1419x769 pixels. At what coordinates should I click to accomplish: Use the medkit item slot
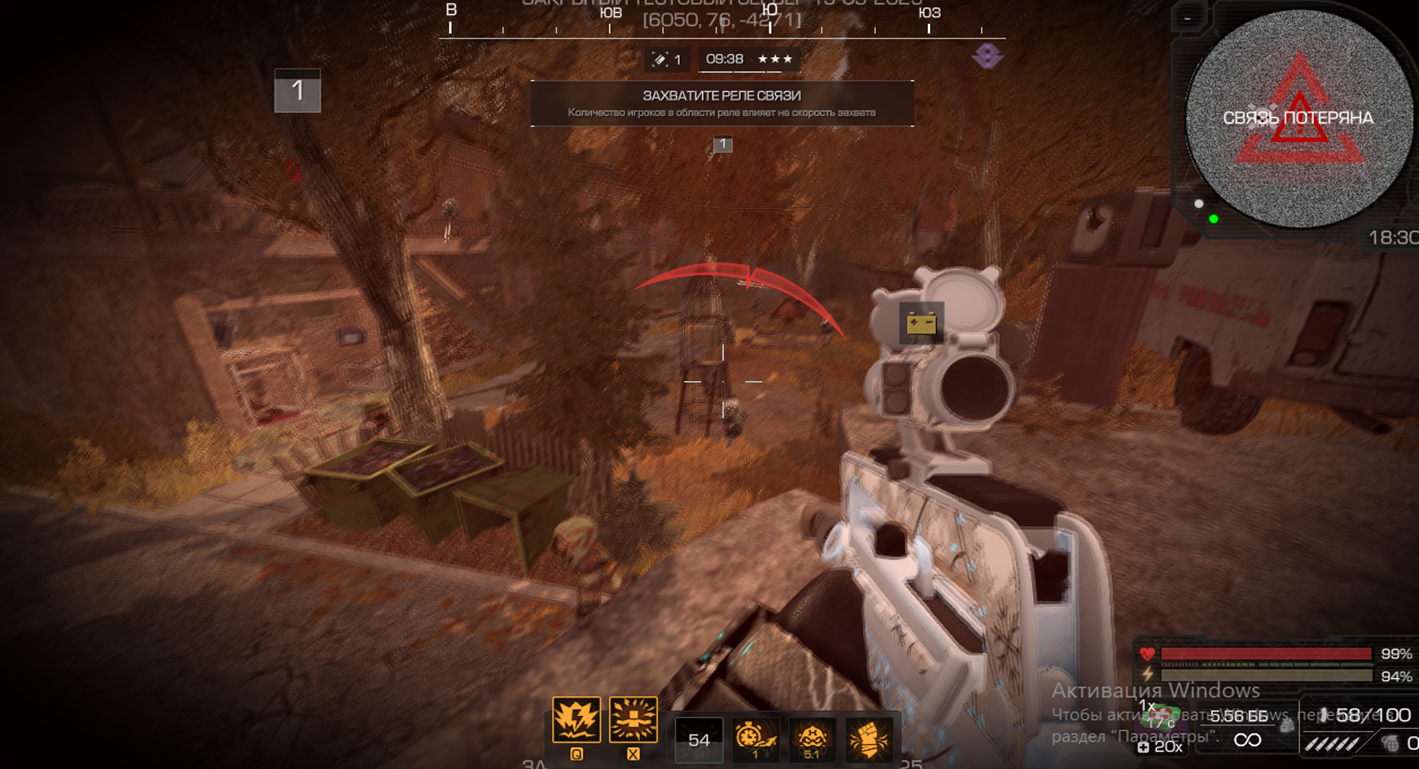1160,716
